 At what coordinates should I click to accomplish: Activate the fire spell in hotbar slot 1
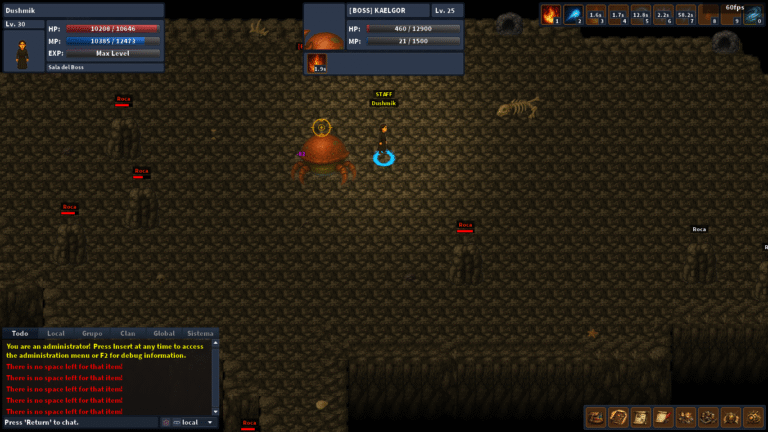click(551, 14)
